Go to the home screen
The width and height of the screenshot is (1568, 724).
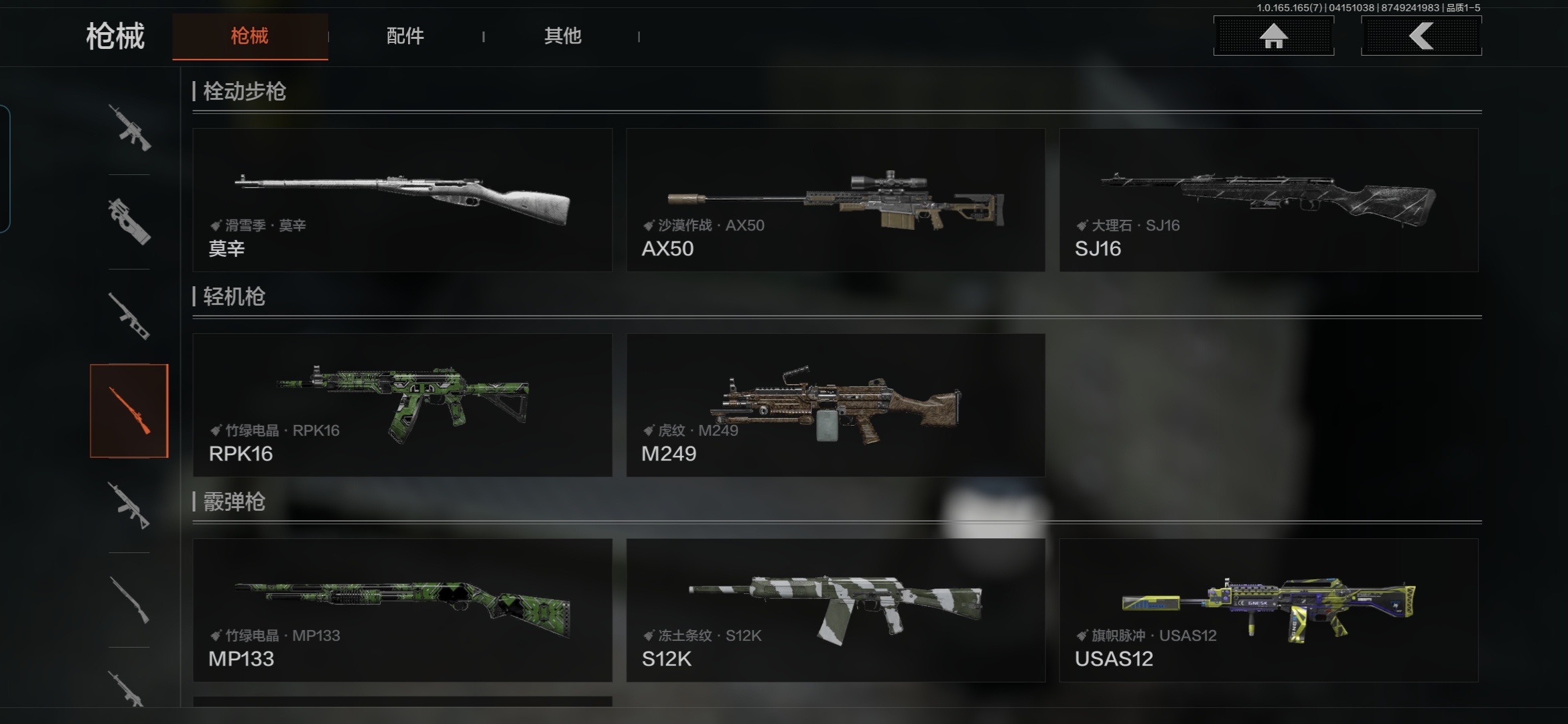tap(1273, 36)
